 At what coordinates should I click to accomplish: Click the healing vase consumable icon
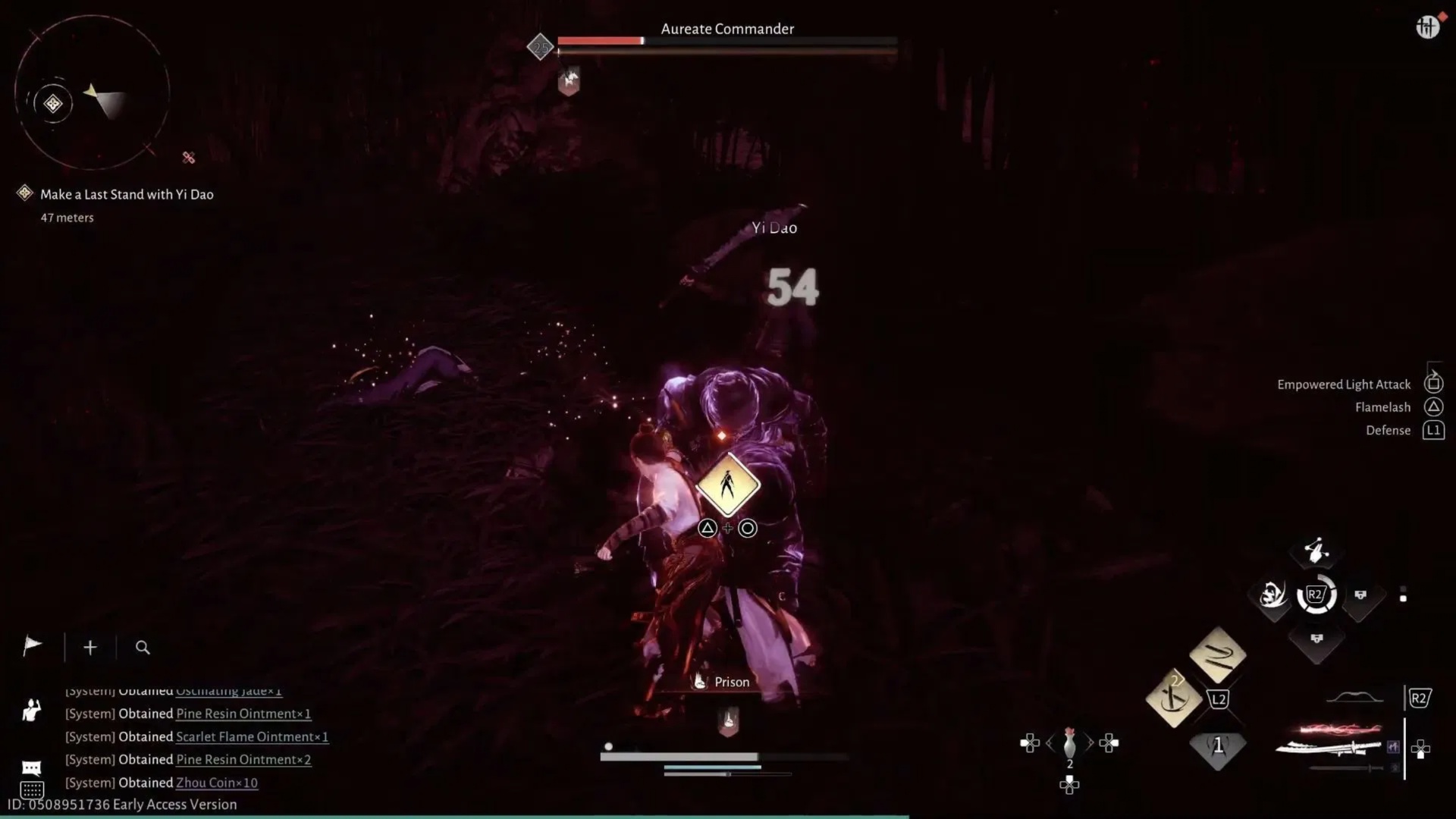click(1069, 745)
